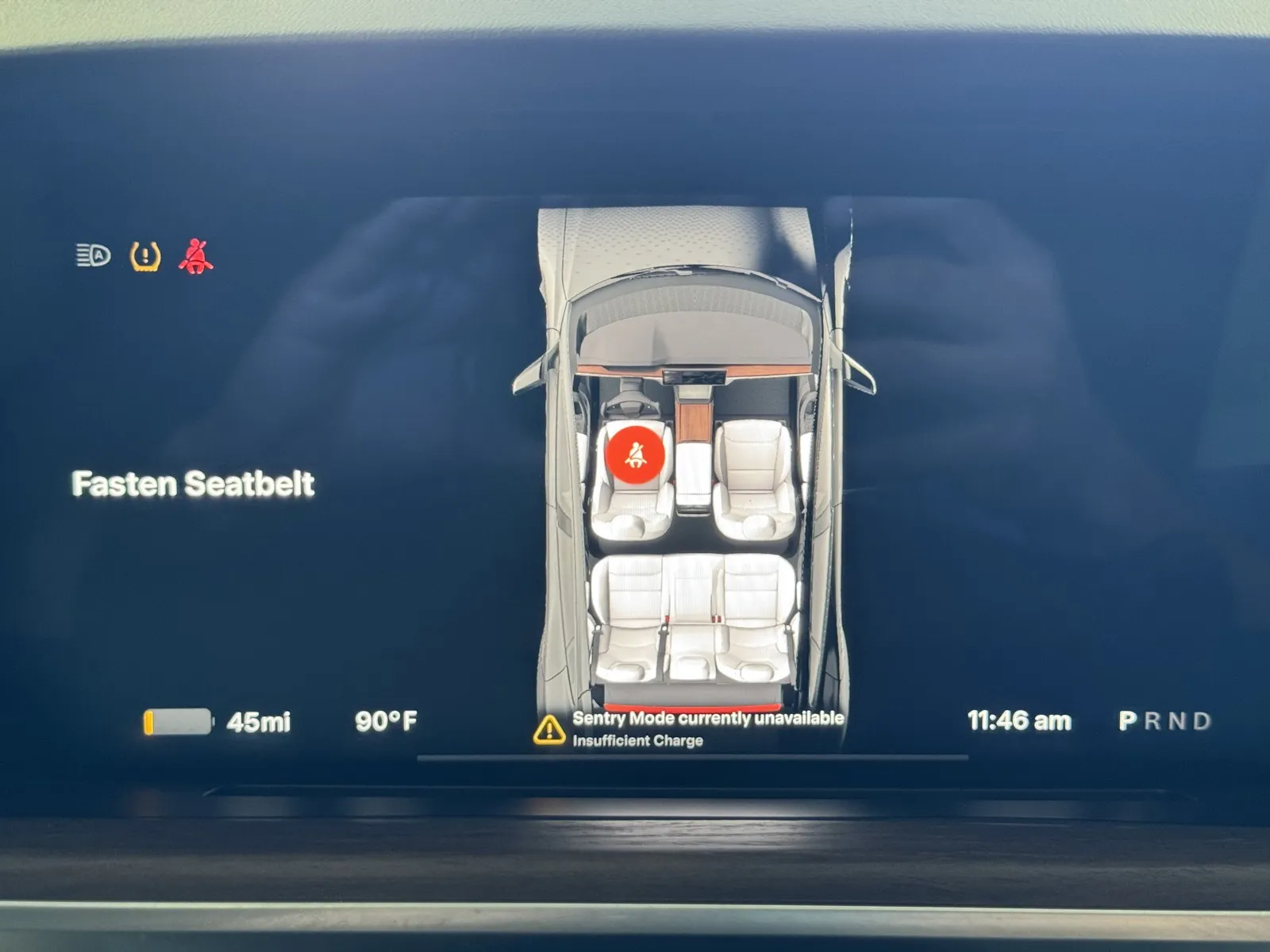Screen dimensions: 1270x952
Task: Choose the D gear letter
Action: pos(1202,721)
